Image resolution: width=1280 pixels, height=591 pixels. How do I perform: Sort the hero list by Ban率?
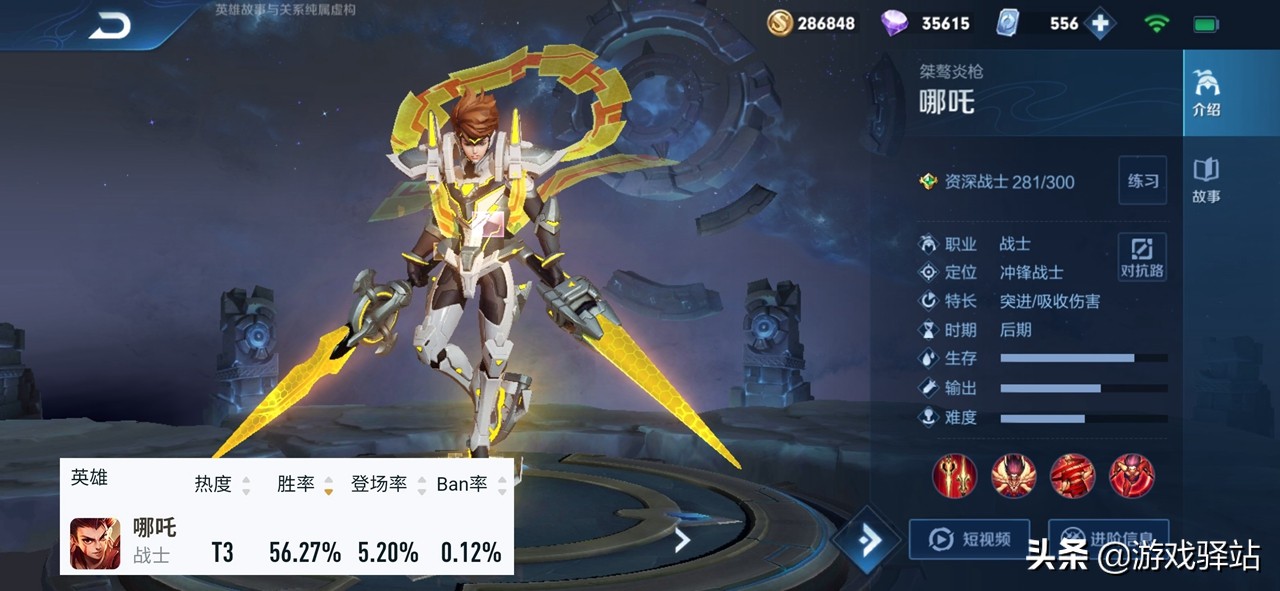[x=470, y=485]
